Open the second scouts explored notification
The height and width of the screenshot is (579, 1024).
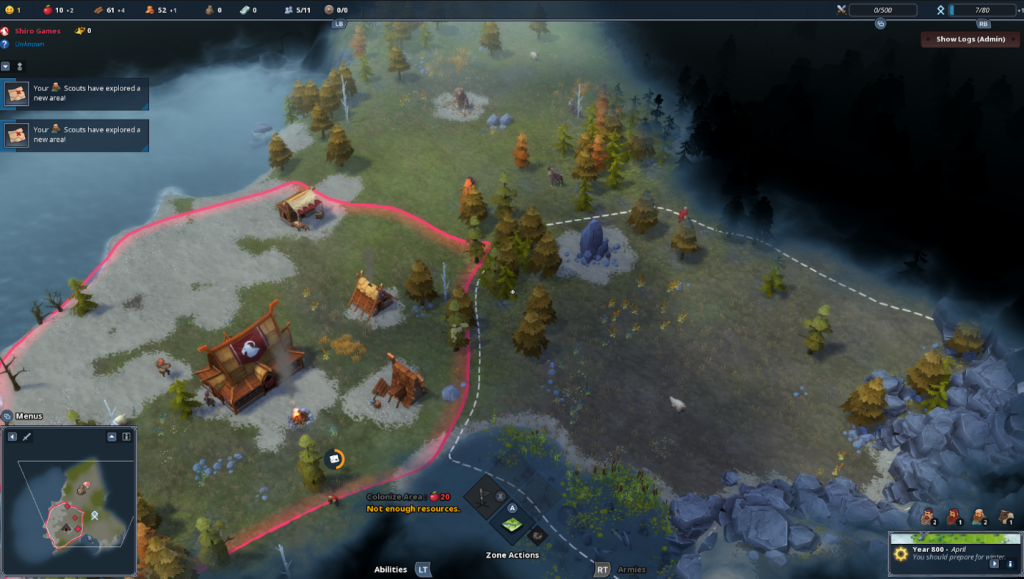76,134
